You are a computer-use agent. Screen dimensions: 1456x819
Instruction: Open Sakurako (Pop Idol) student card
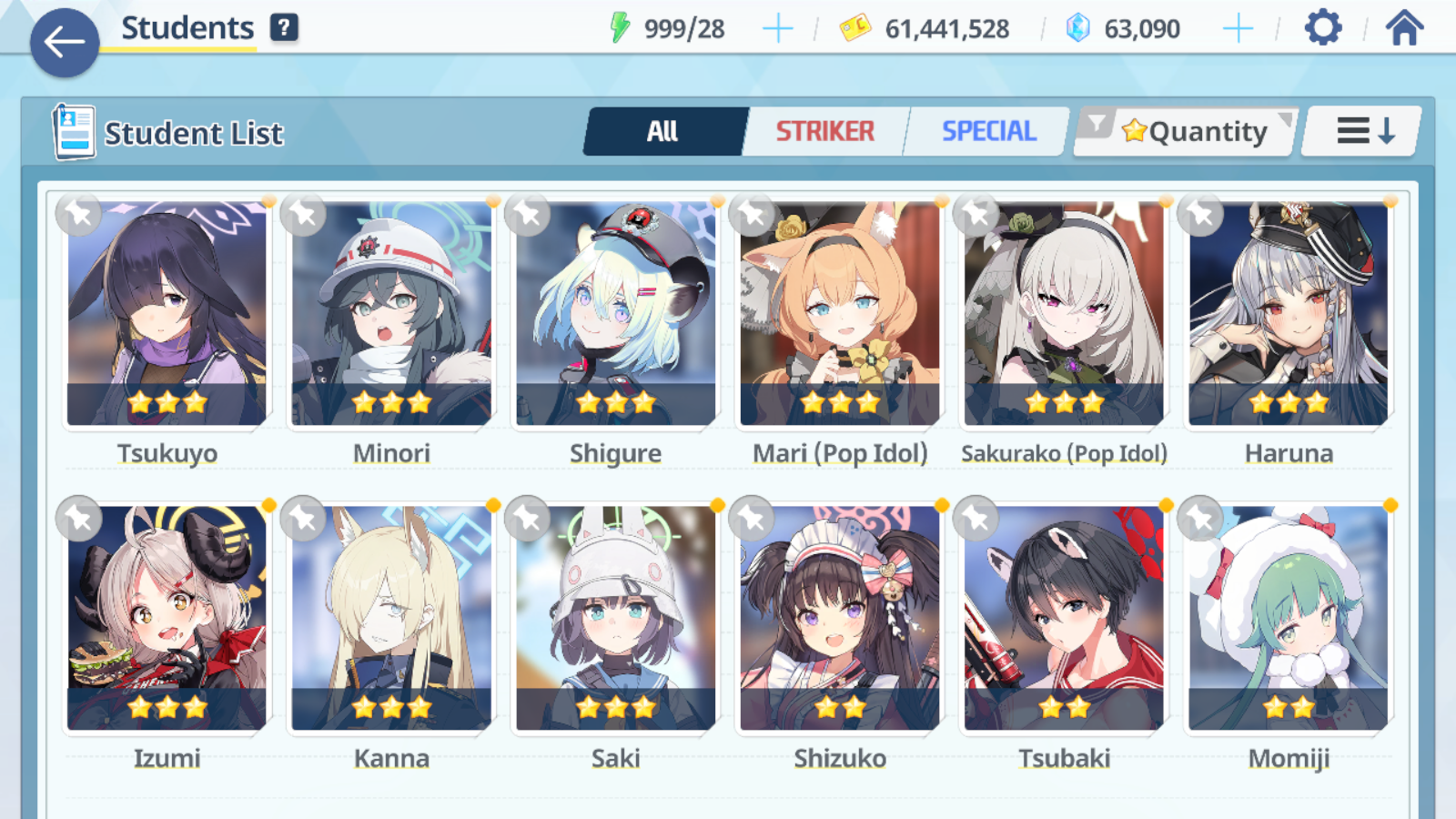[1064, 314]
